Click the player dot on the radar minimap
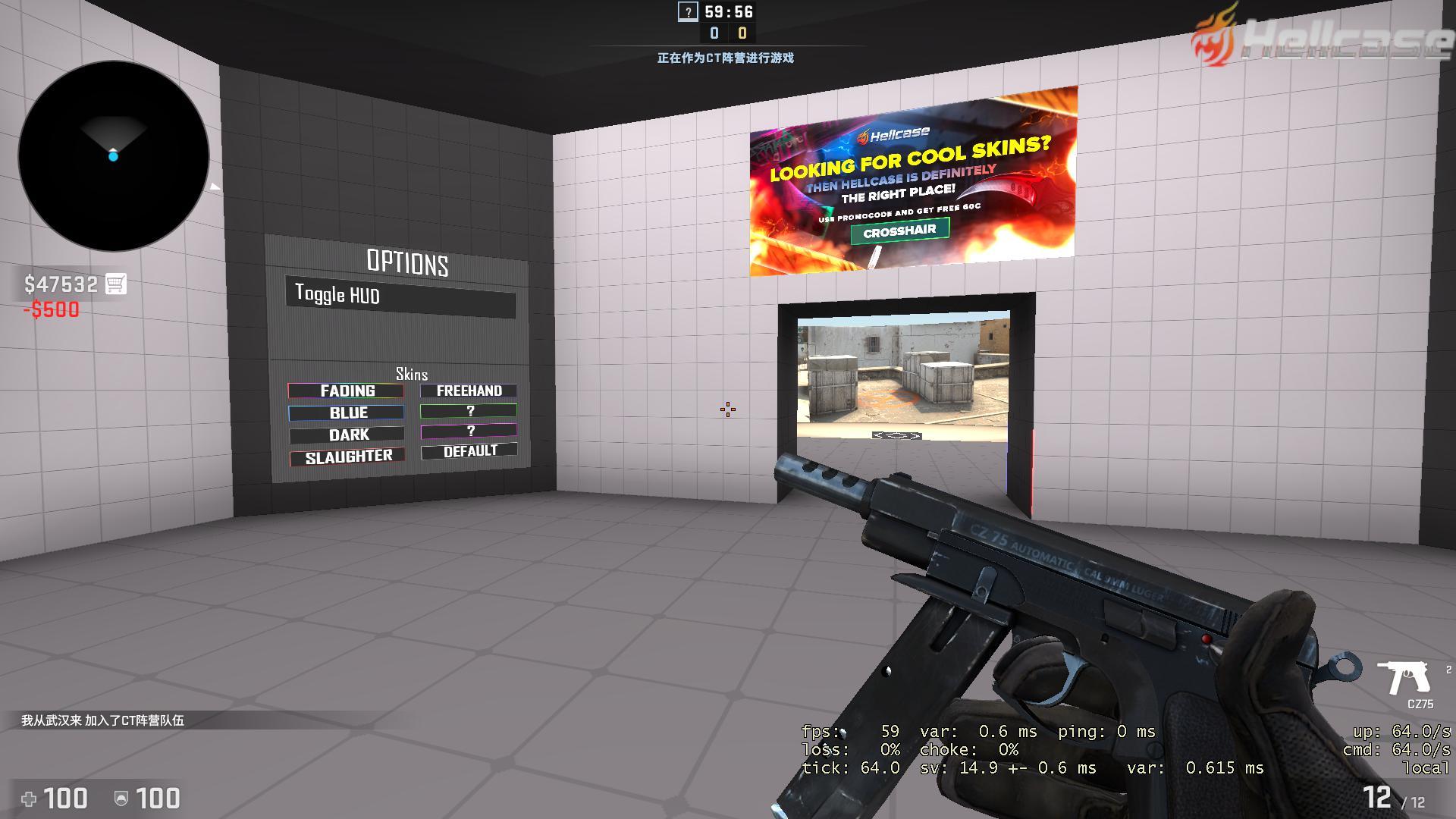The image size is (1456, 819). [x=114, y=157]
